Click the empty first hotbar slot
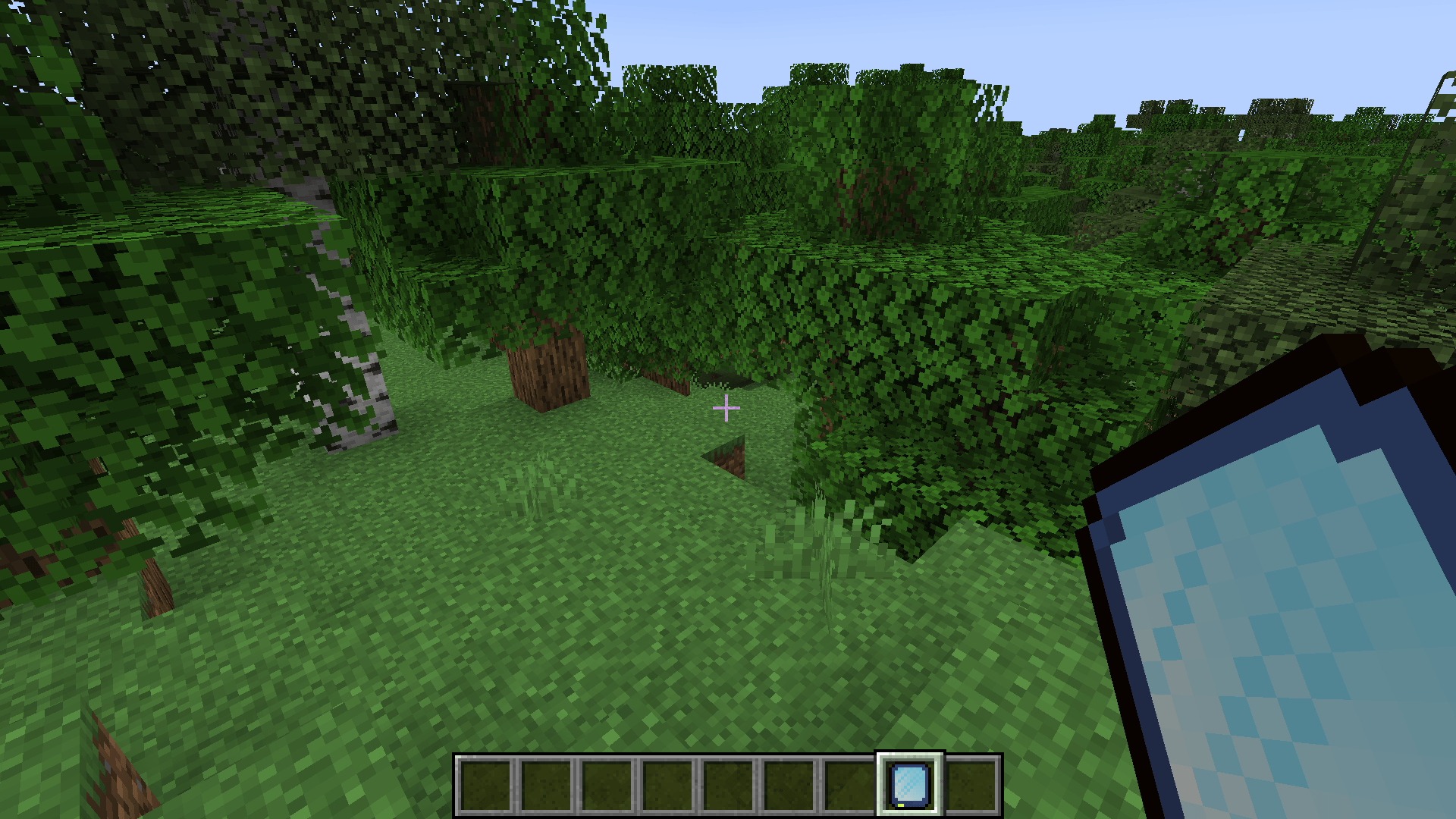Screen dimensions: 1456x819 [485, 785]
